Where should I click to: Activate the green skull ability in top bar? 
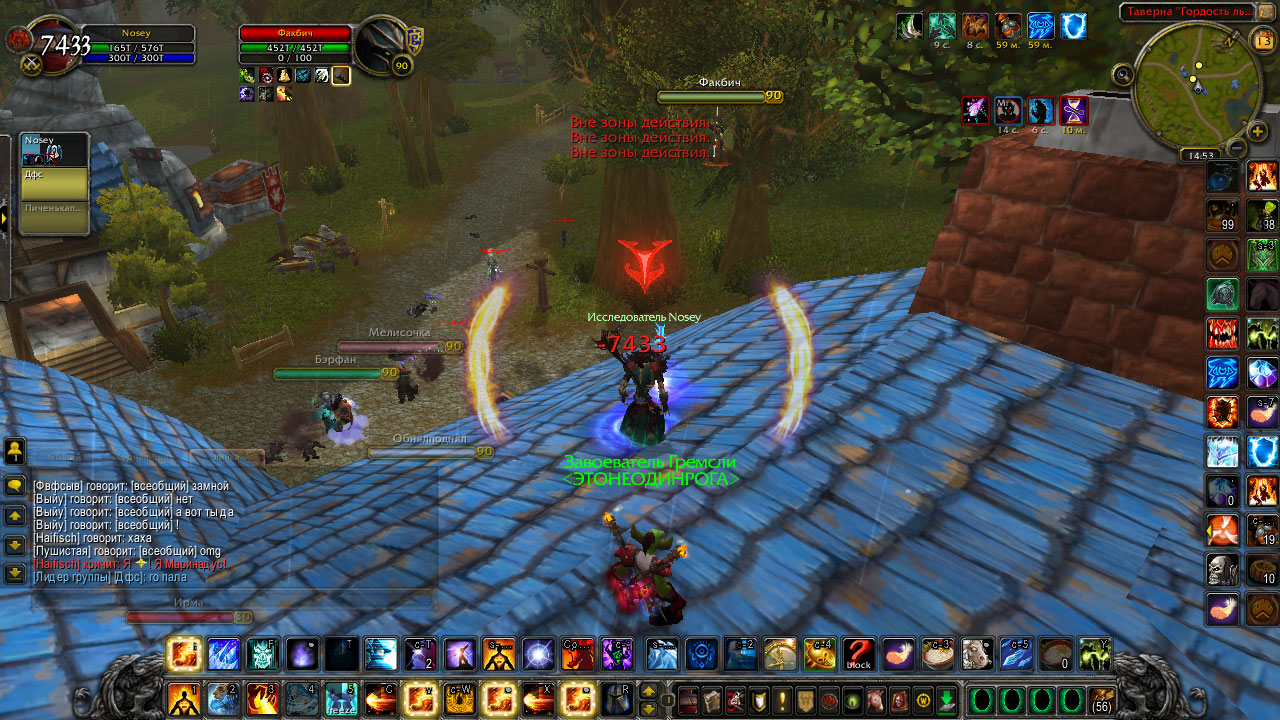(x=263, y=654)
